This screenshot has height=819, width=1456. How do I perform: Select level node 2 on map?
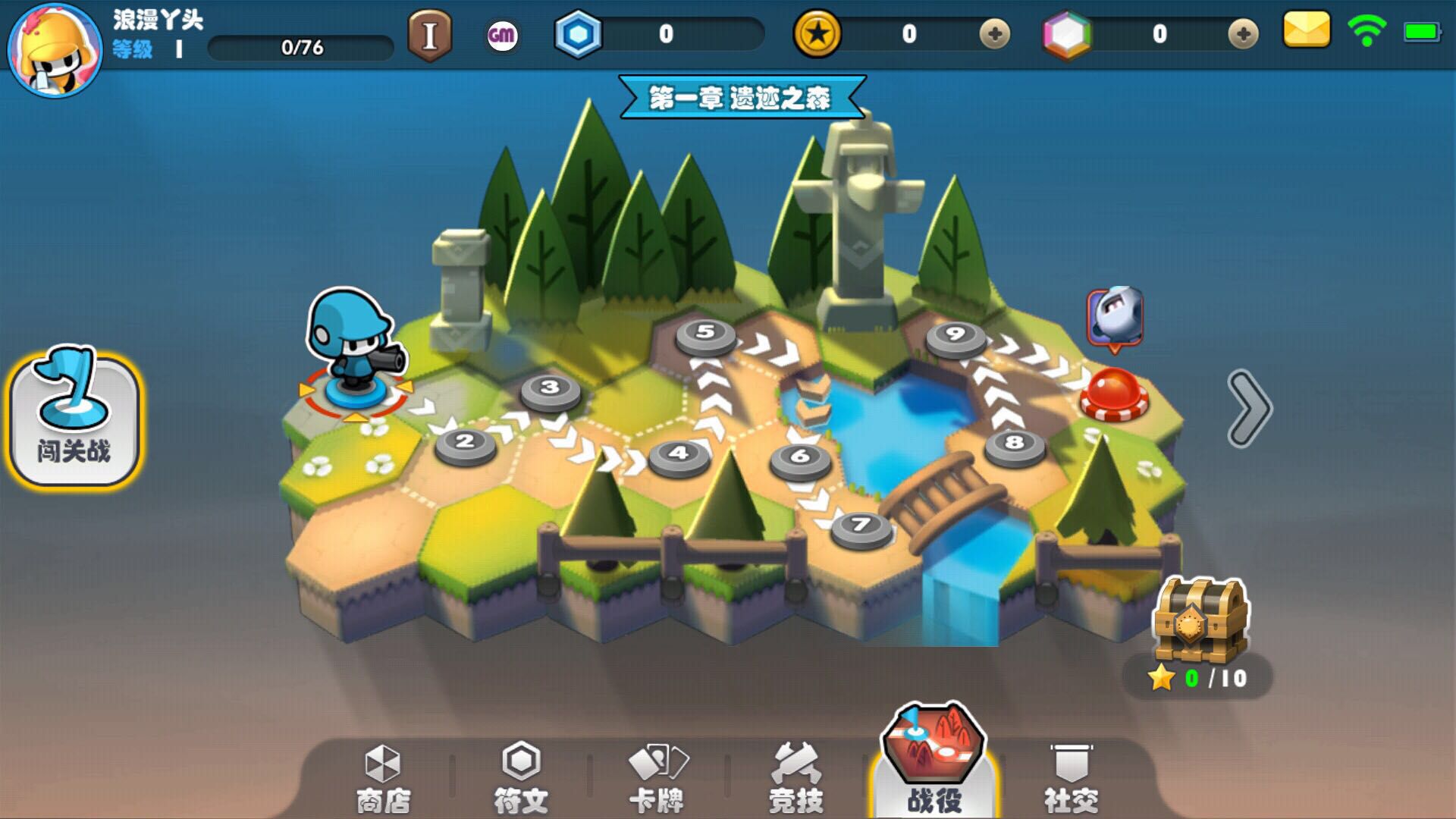pos(466,444)
